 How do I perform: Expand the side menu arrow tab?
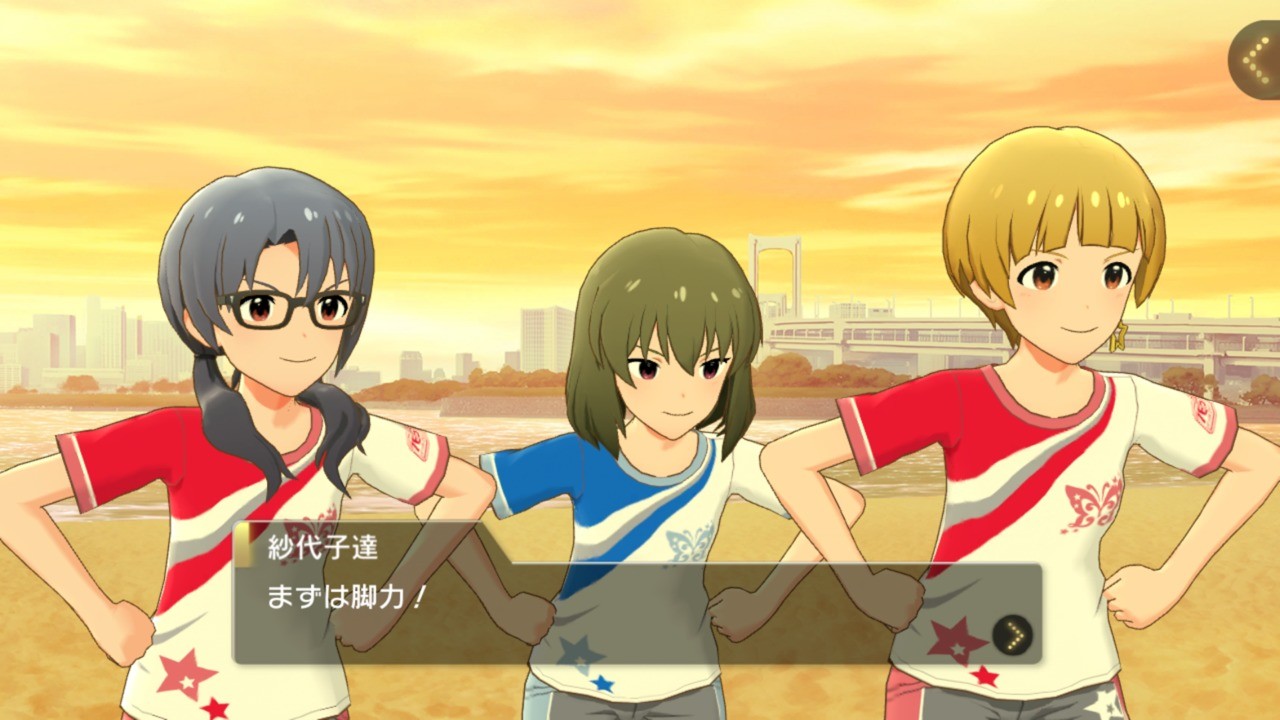1255,62
